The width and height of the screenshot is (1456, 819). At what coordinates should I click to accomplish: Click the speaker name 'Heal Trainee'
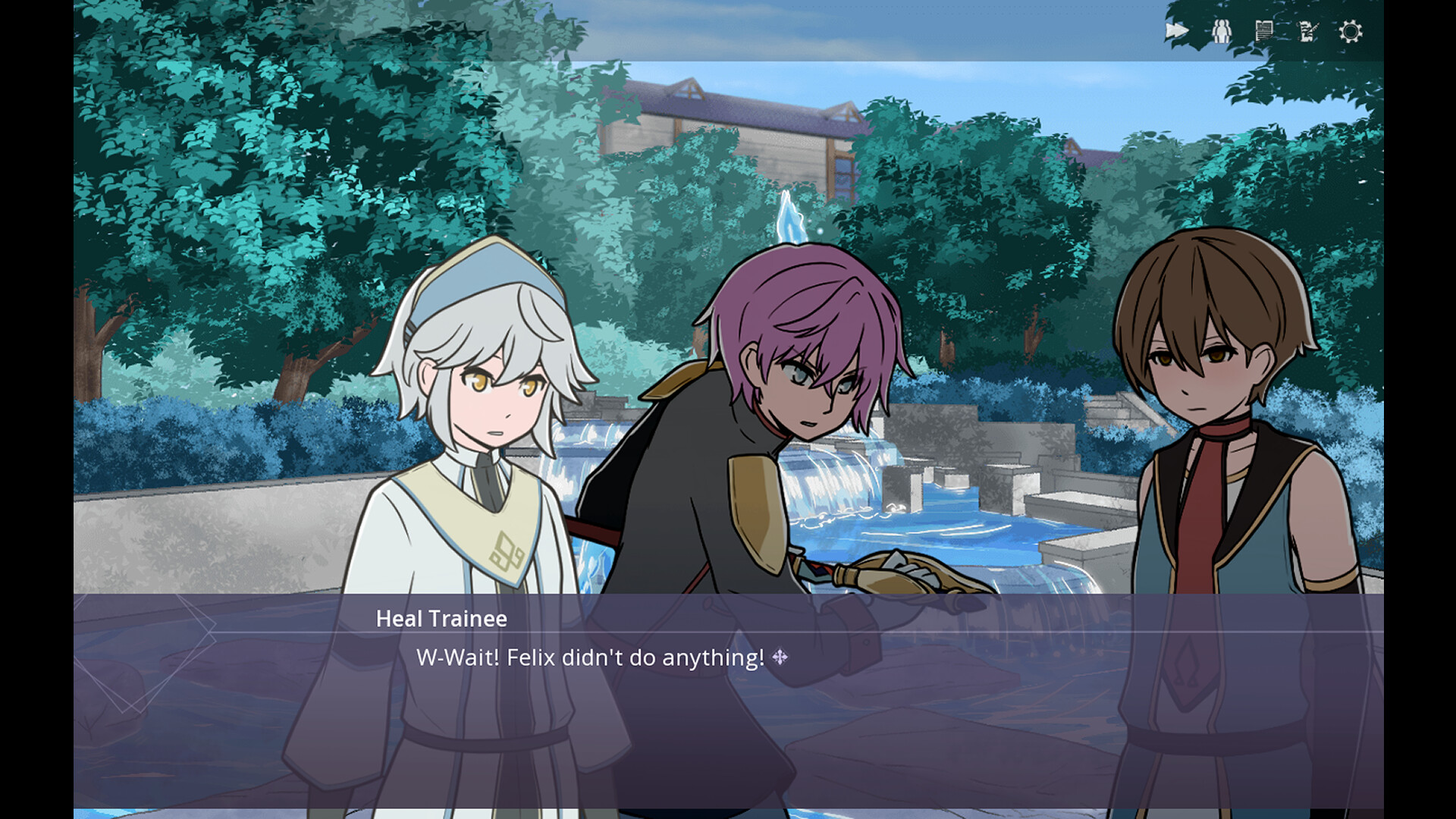click(440, 620)
